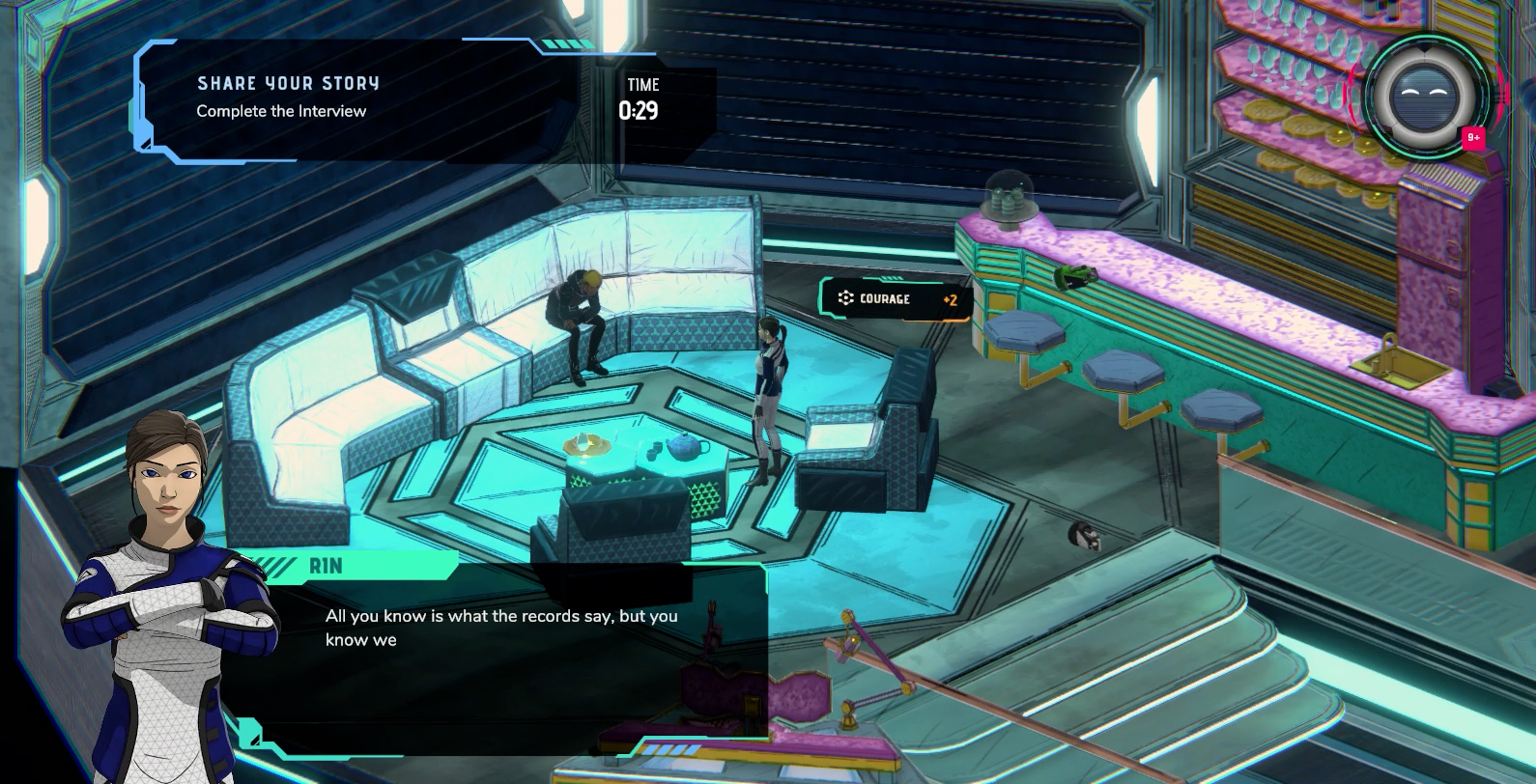The height and width of the screenshot is (784, 1536).
Task: Open the Share Your Story quest tracker
Action: click(x=287, y=98)
